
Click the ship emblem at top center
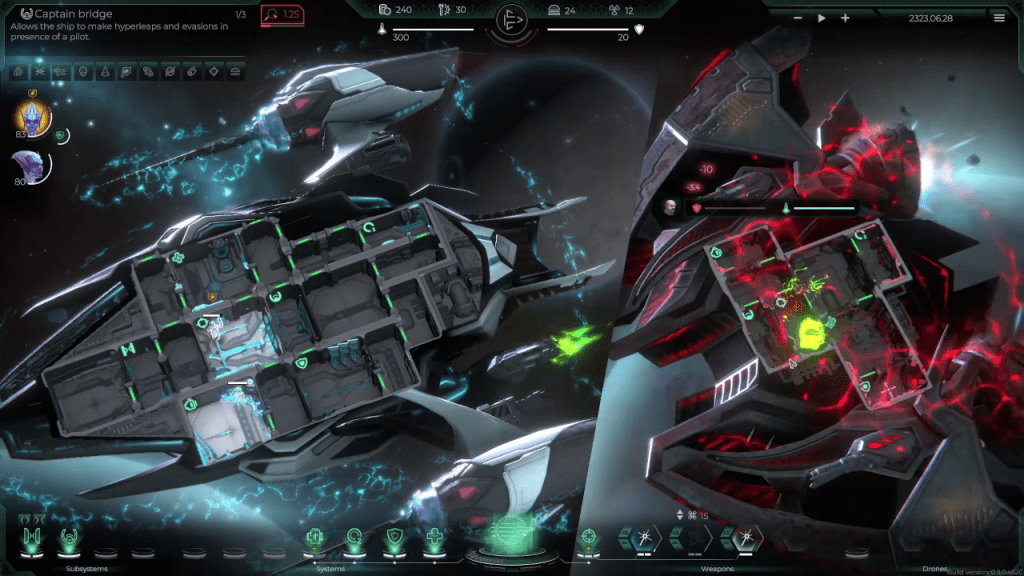[511, 20]
